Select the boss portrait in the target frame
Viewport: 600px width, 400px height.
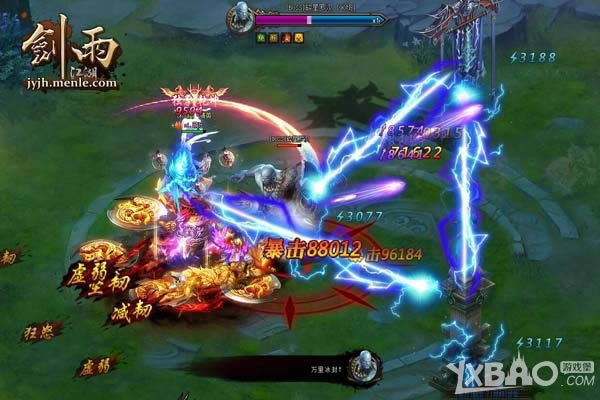(240, 18)
